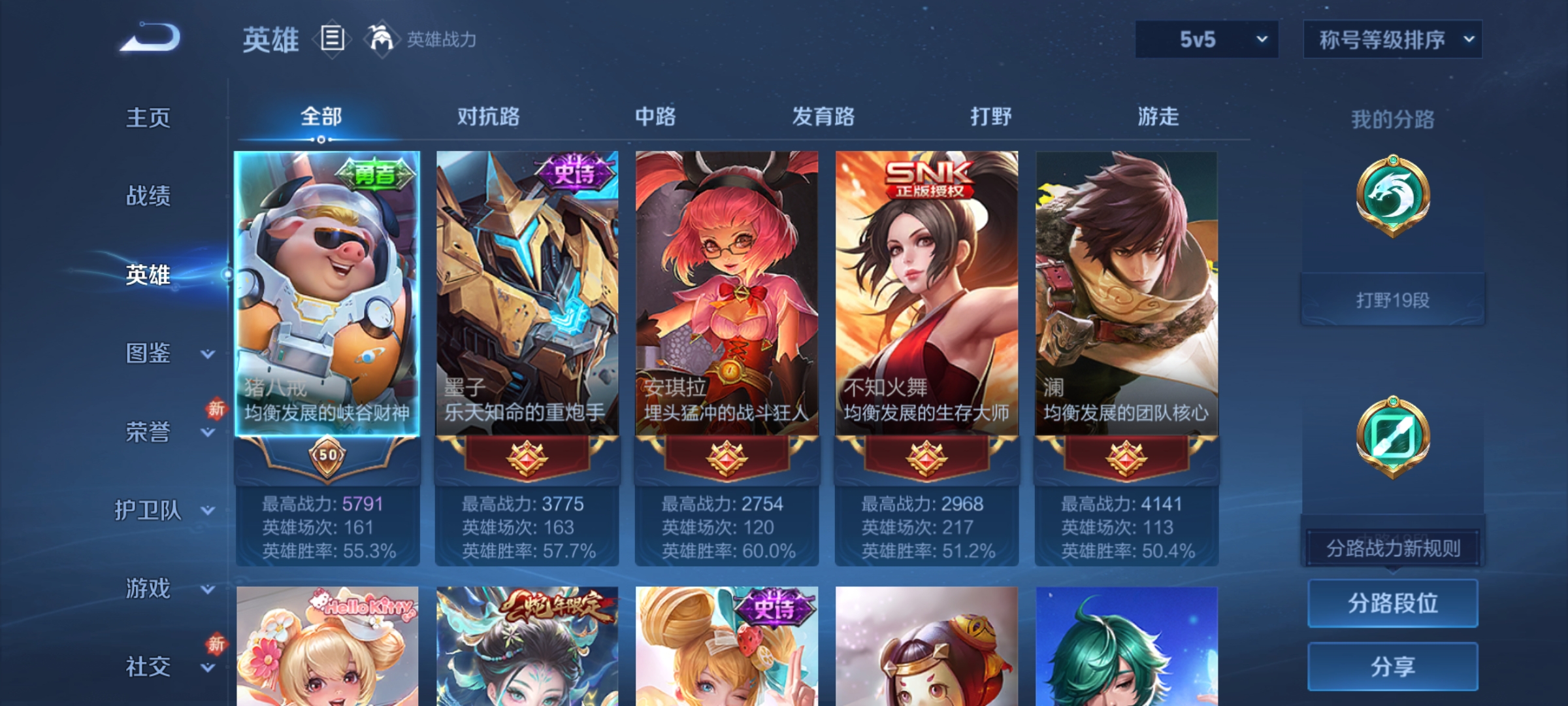Open the 5v5 mode dropdown
Image resolution: width=1568 pixels, height=706 pixels.
[1206, 39]
